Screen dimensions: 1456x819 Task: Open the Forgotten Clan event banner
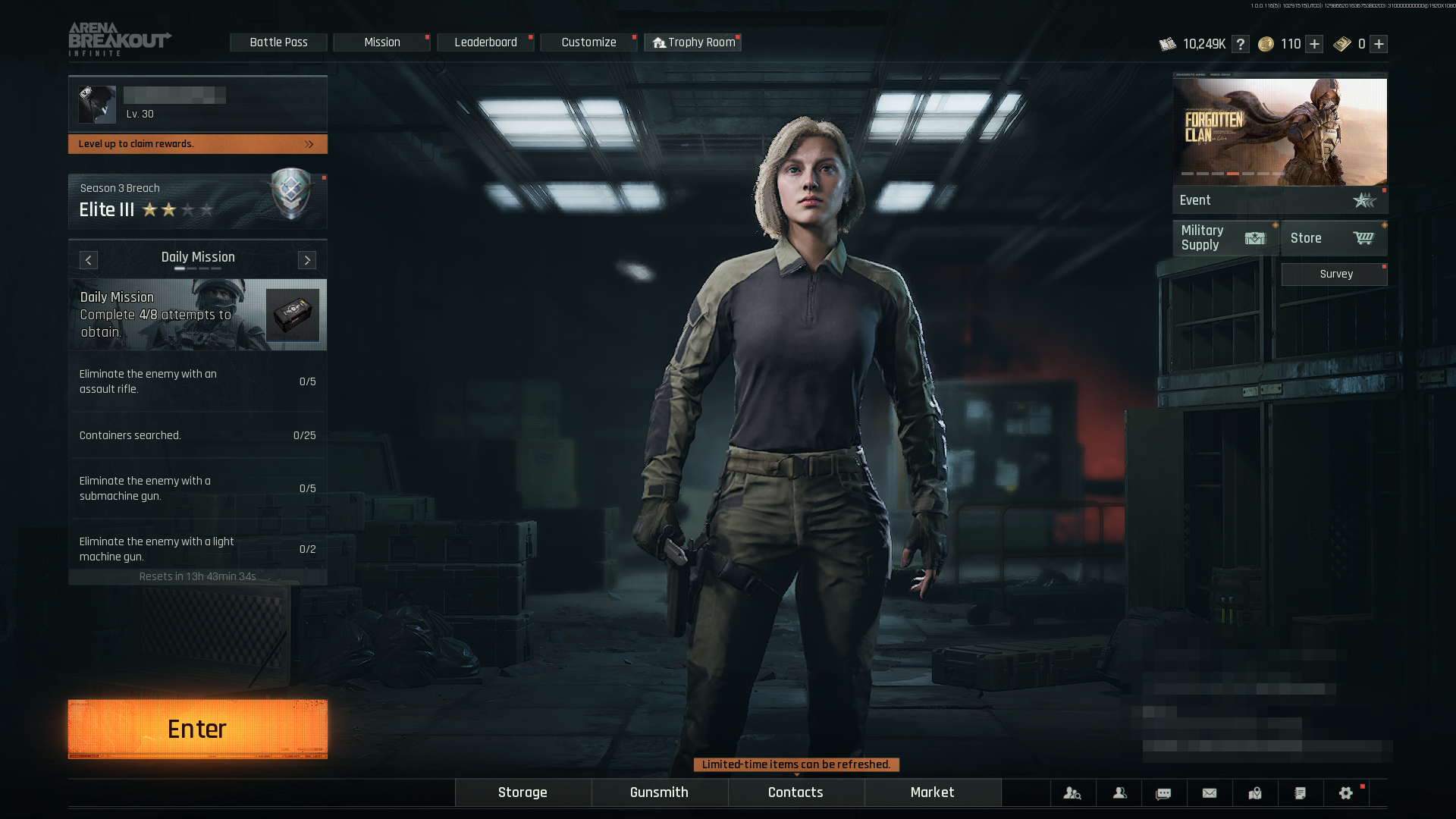[1280, 133]
